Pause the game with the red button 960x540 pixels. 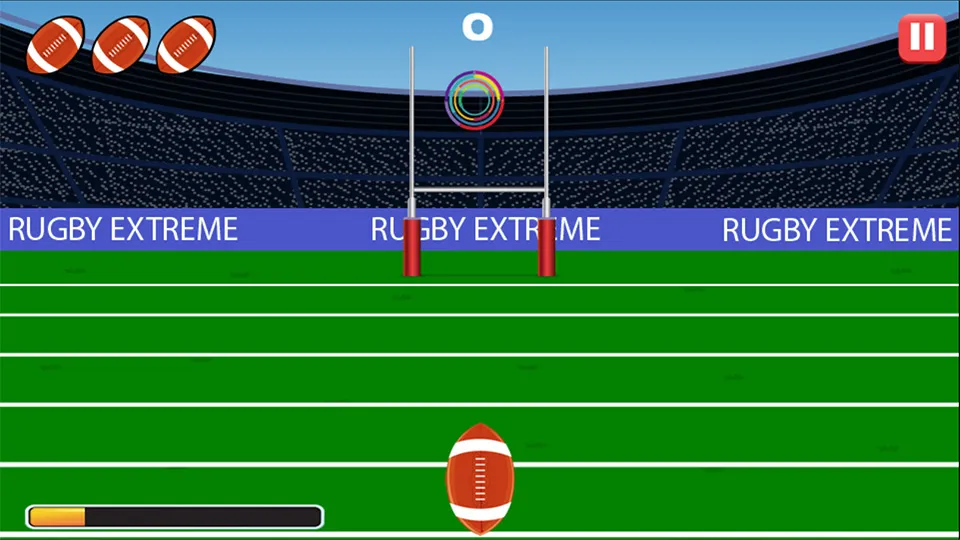[921, 38]
